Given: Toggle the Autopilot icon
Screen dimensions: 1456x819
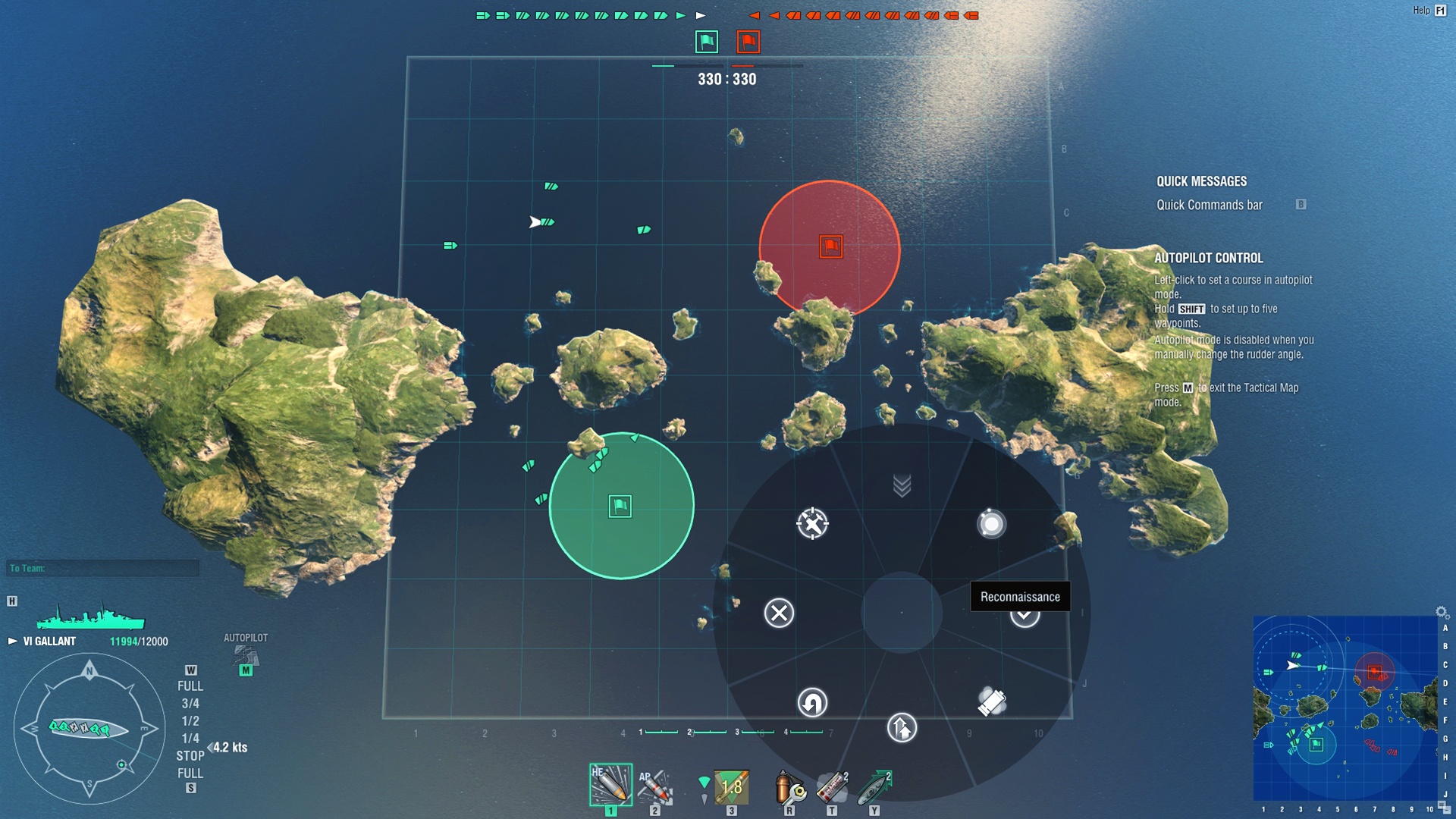Looking at the screenshot, I should click(245, 655).
